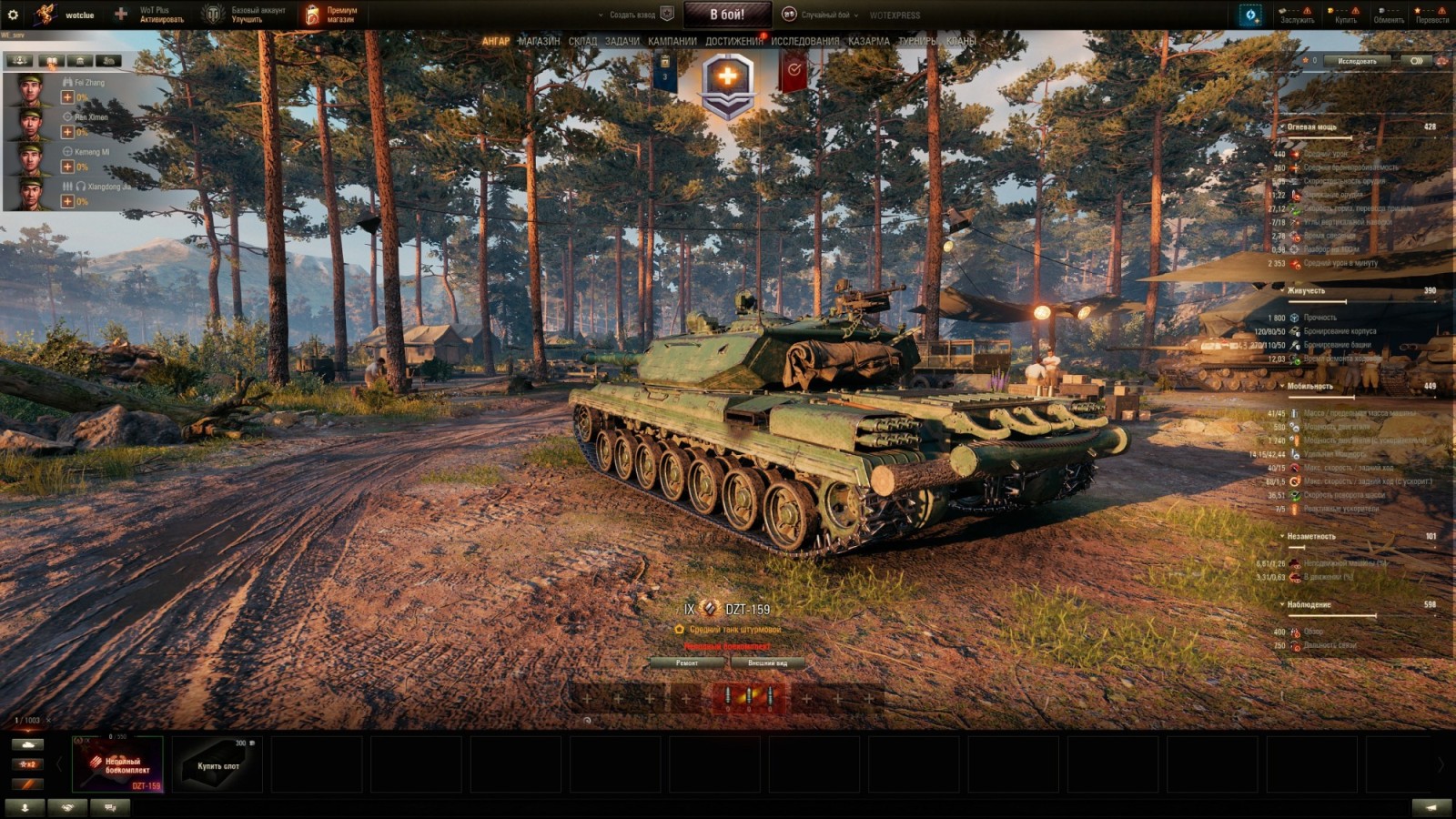This screenshot has width=1456, height=819.
Task: Start battle with the В бой! button
Action: [x=727, y=15]
